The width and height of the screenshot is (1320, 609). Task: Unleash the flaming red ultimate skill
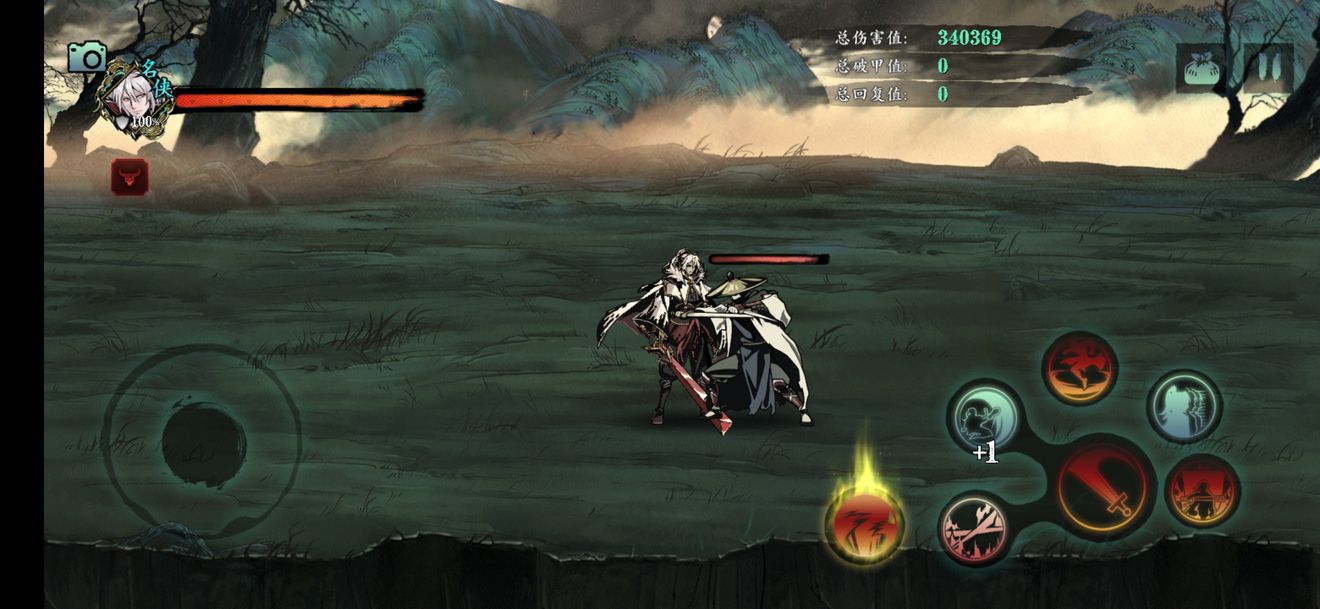pyautogui.click(x=864, y=523)
